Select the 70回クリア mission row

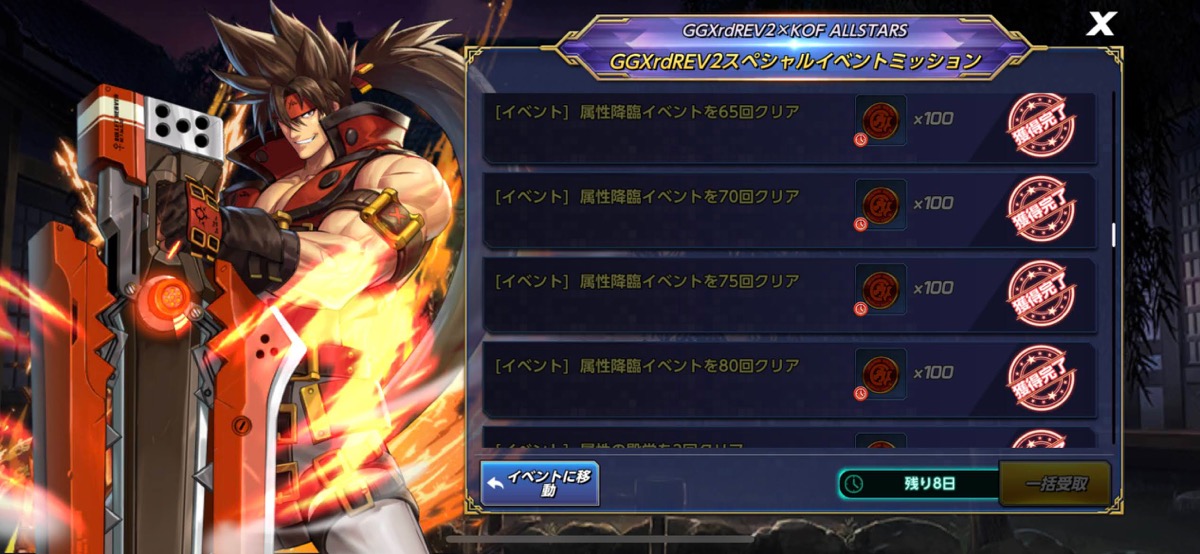click(x=660, y=210)
